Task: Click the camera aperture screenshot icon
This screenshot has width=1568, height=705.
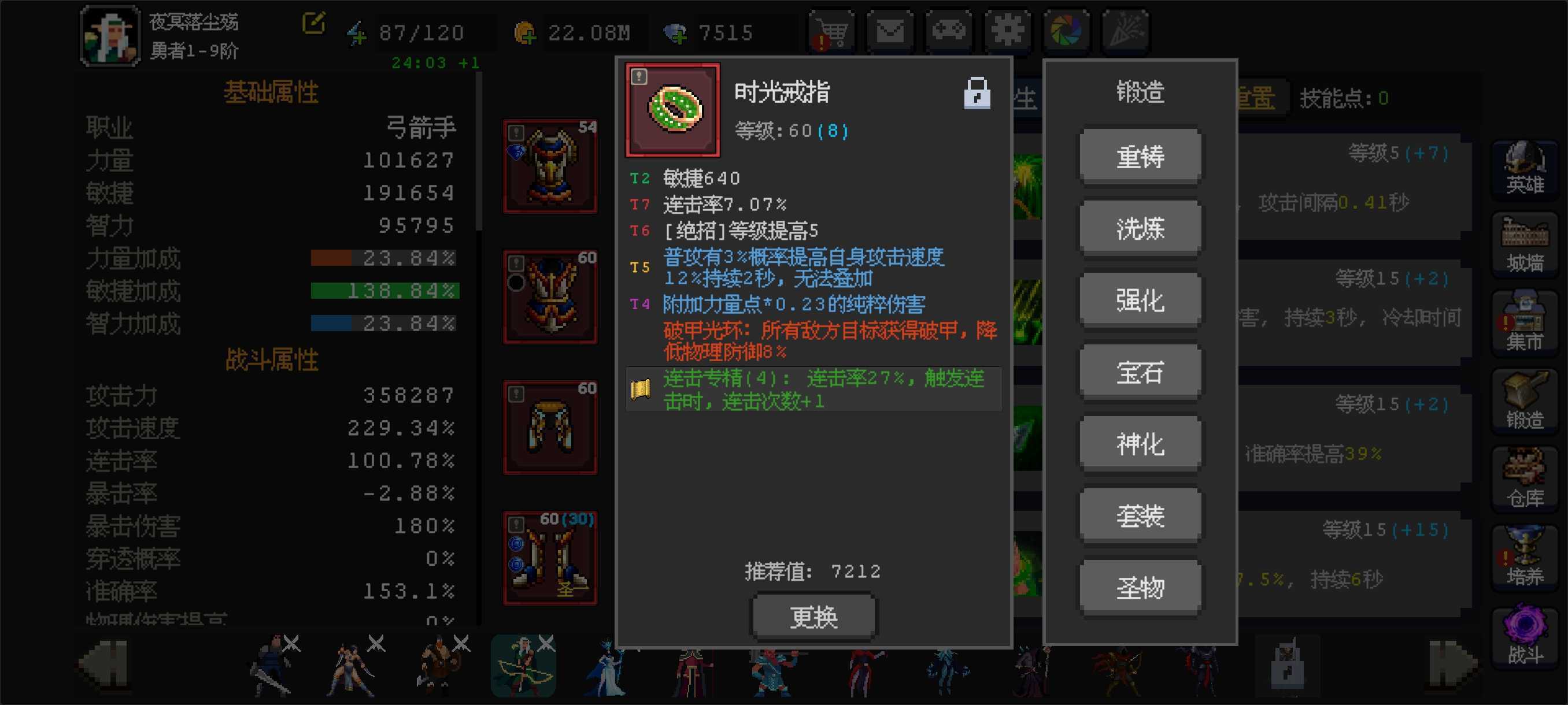Action: click(1066, 31)
